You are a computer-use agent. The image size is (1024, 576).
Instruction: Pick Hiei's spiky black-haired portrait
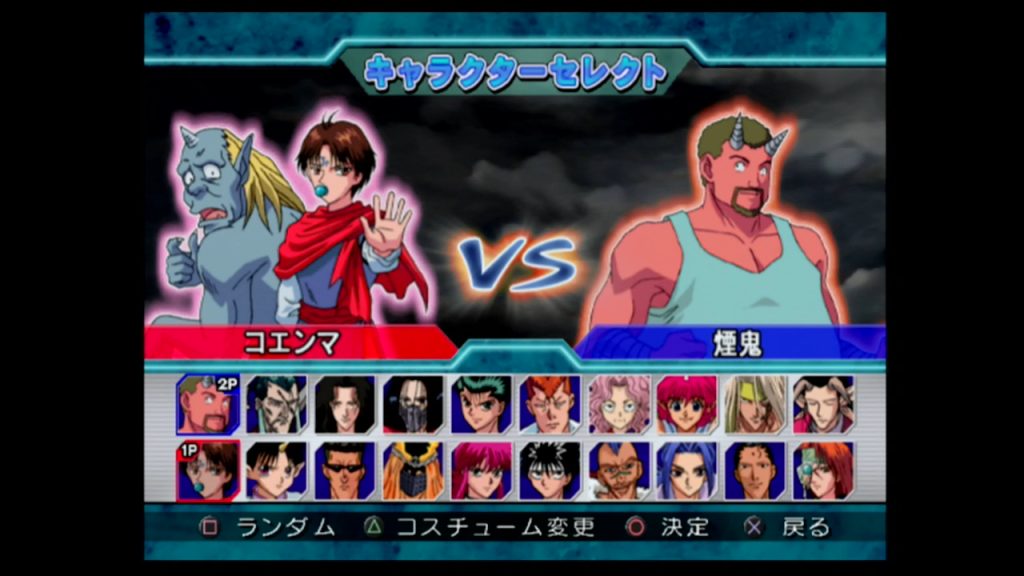(549, 470)
